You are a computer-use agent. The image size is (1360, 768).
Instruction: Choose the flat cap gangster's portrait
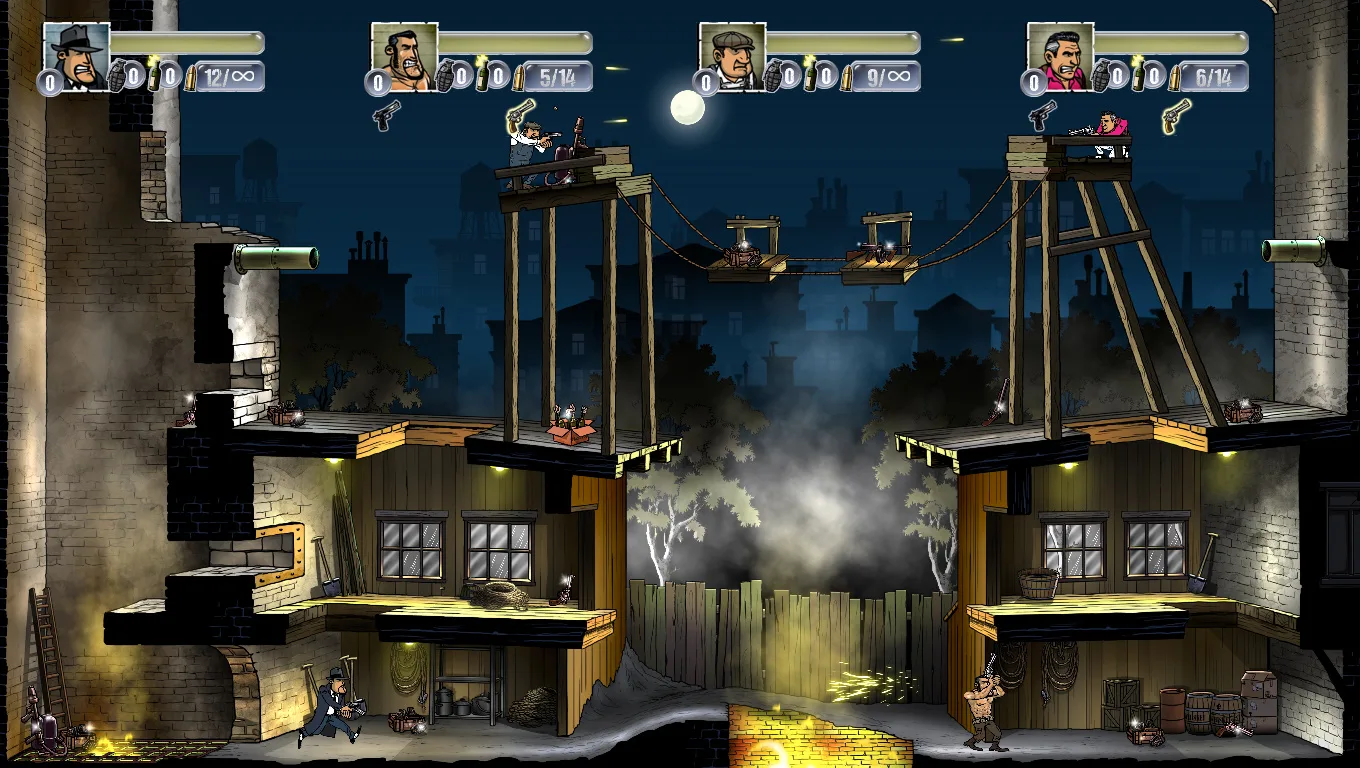point(732,56)
